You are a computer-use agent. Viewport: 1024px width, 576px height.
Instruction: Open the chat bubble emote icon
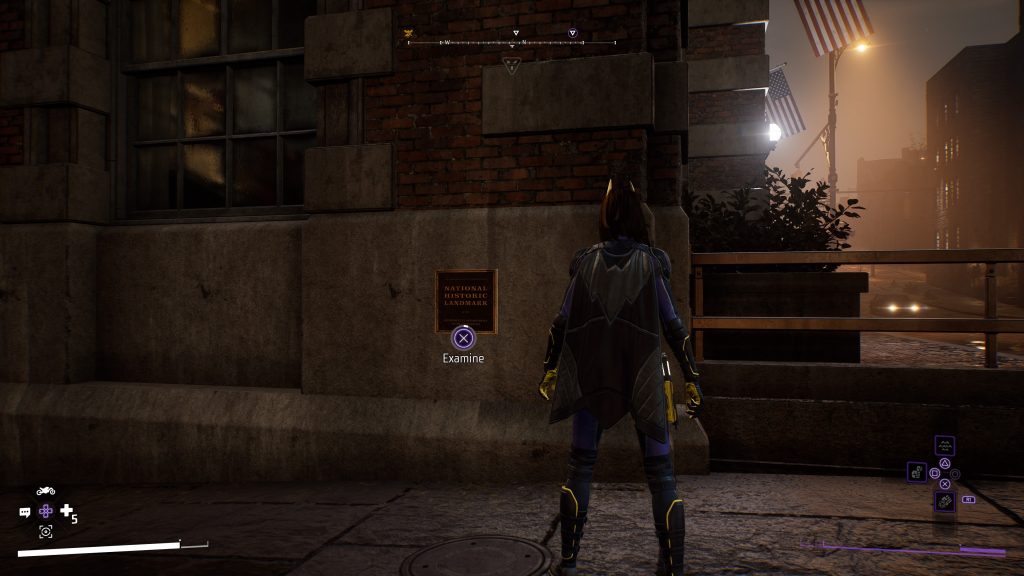point(25,512)
